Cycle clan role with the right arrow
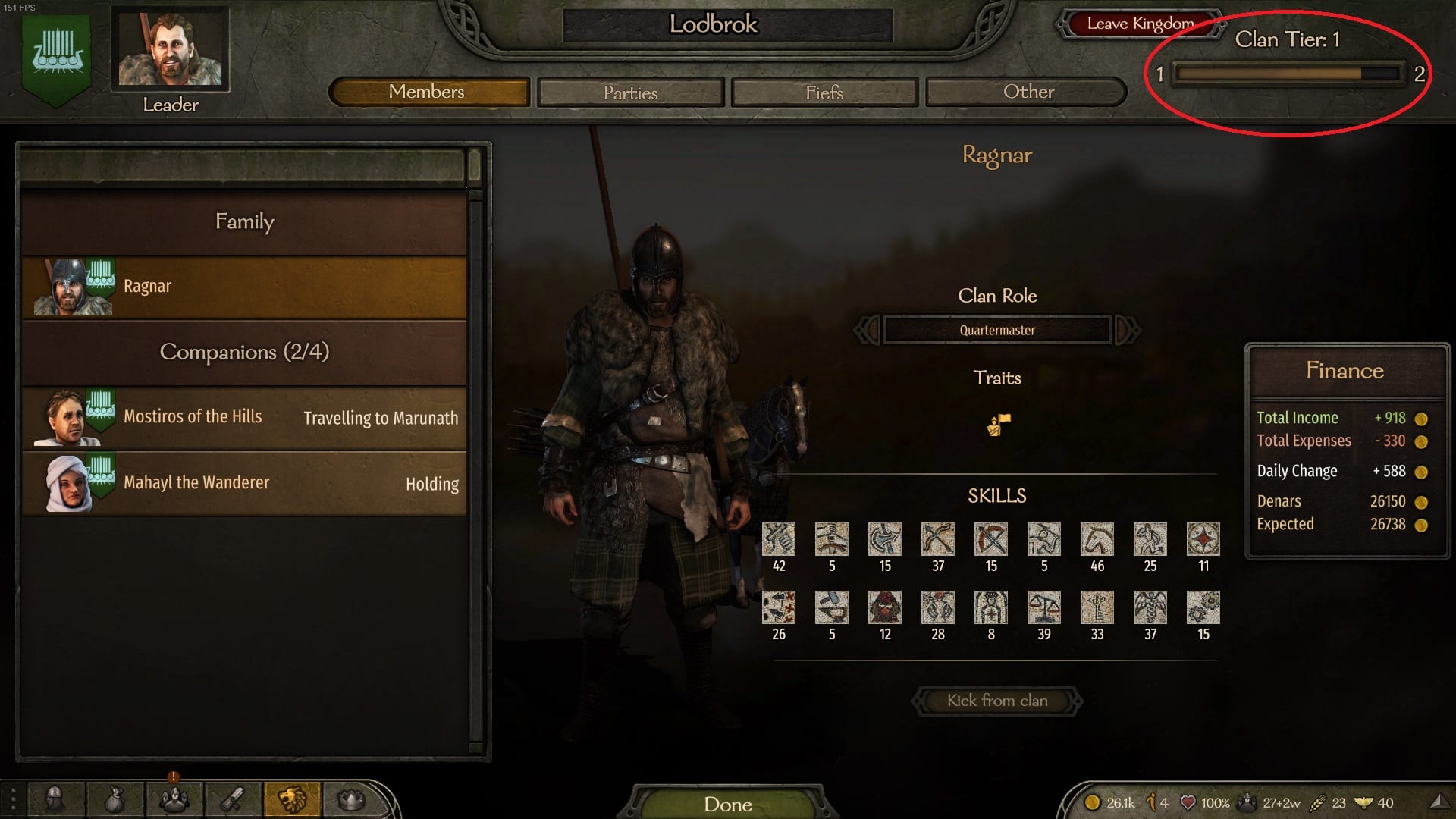1456x819 pixels. point(1127,330)
